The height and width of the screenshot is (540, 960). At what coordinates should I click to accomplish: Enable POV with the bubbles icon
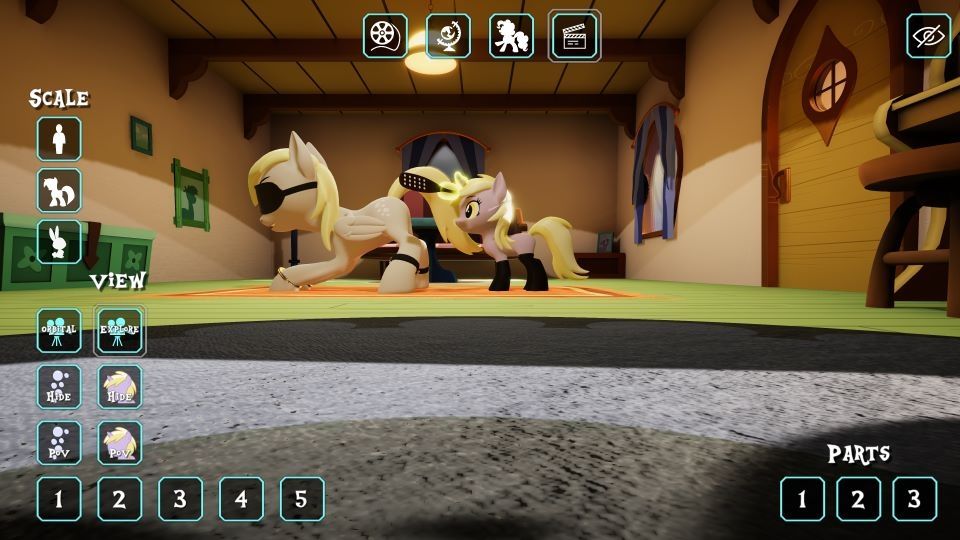pyautogui.click(x=59, y=442)
